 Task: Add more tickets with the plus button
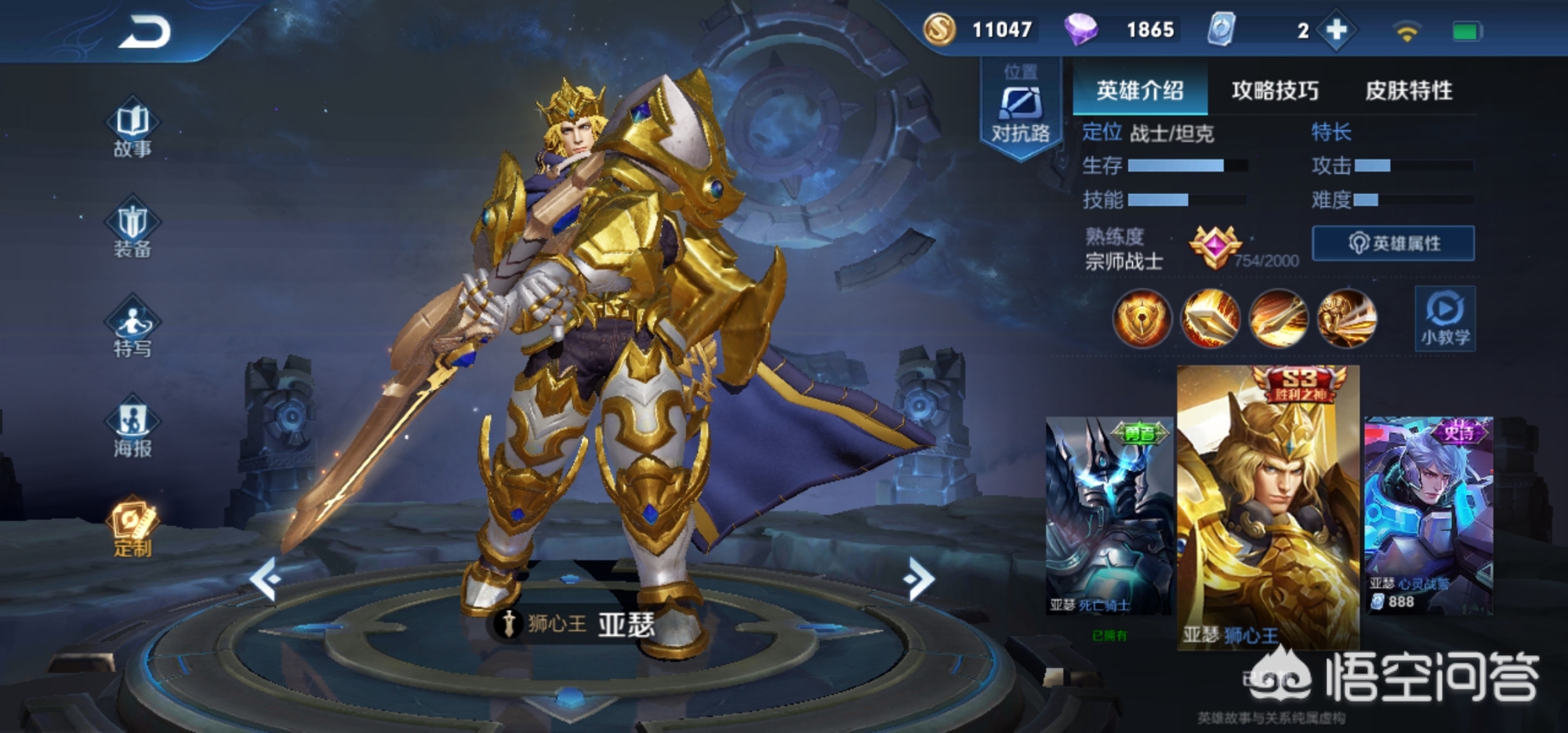coord(1337,31)
